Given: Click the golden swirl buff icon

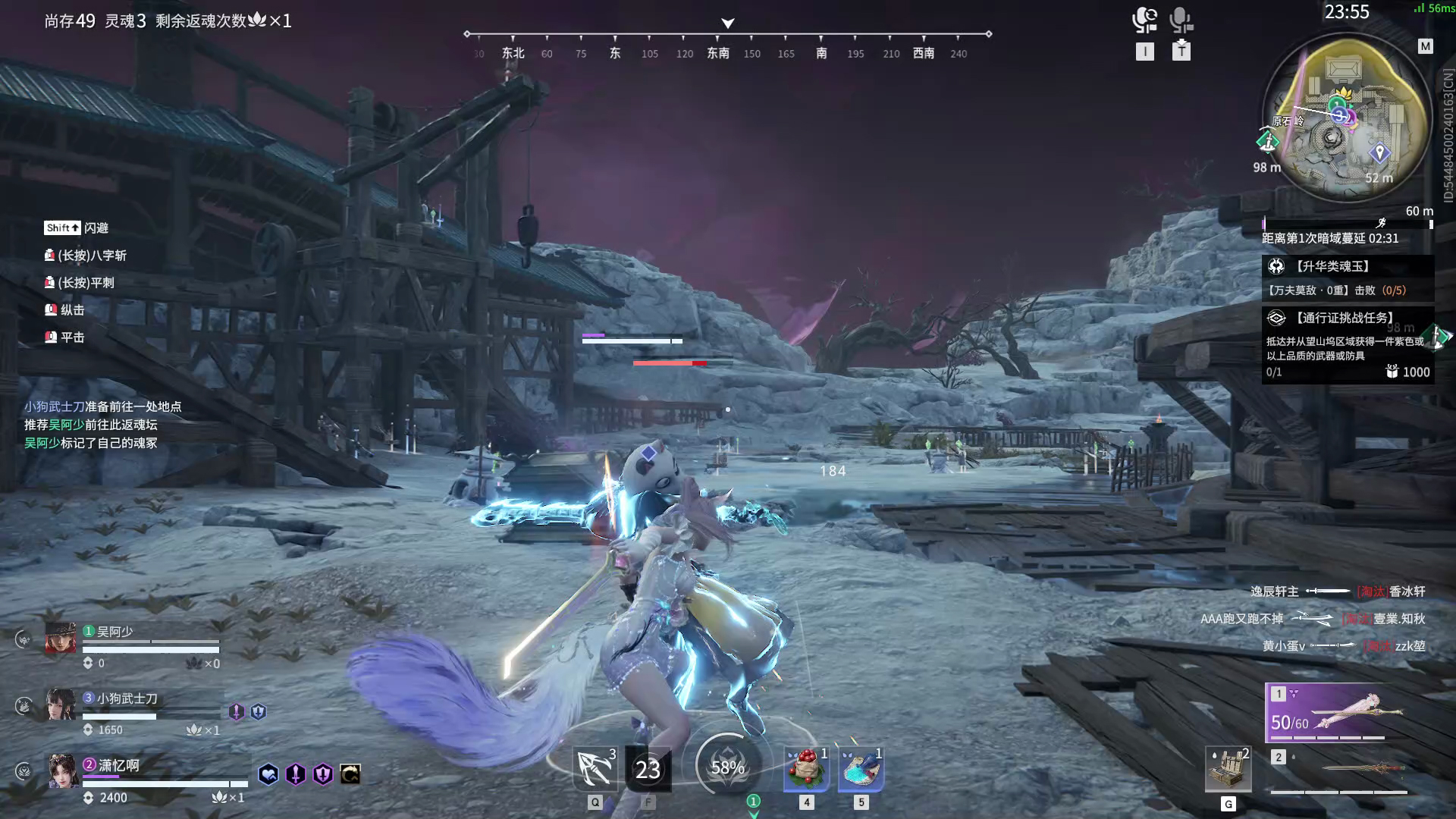Looking at the screenshot, I should pyautogui.click(x=350, y=774).
